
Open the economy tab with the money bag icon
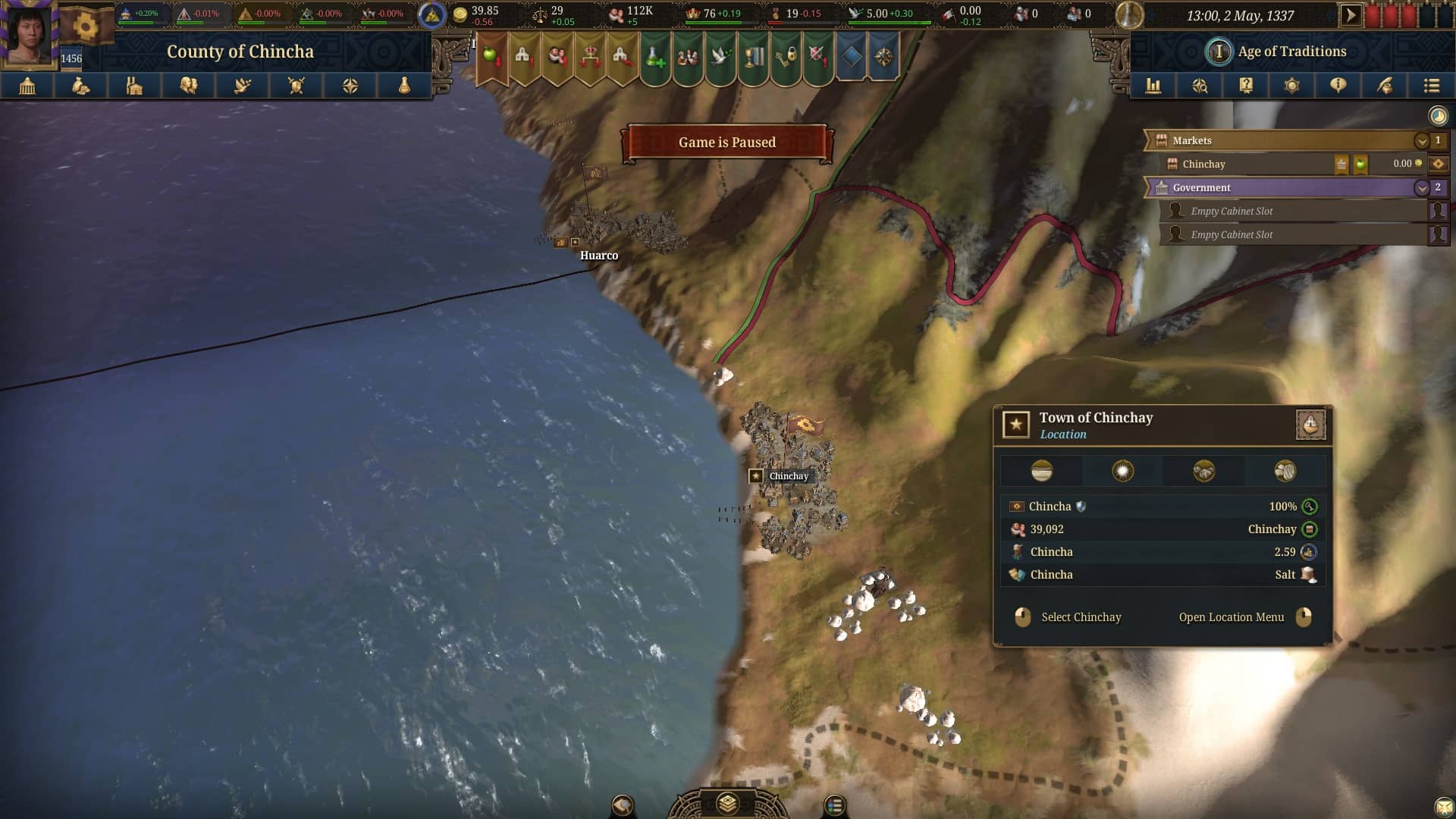tap(81, 86)
